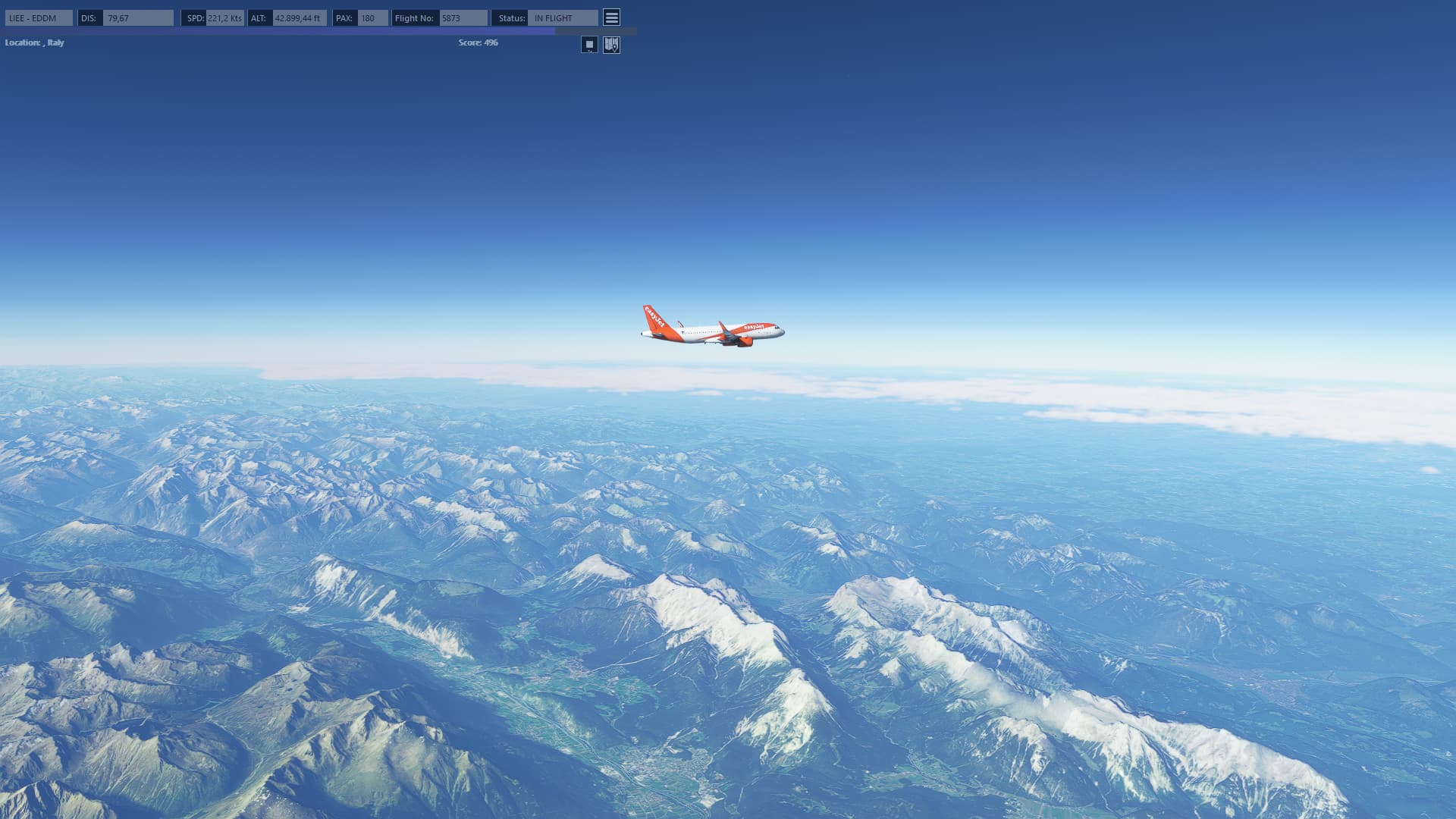
Task: Click the Score: 496 label
Action: point(476,42)
